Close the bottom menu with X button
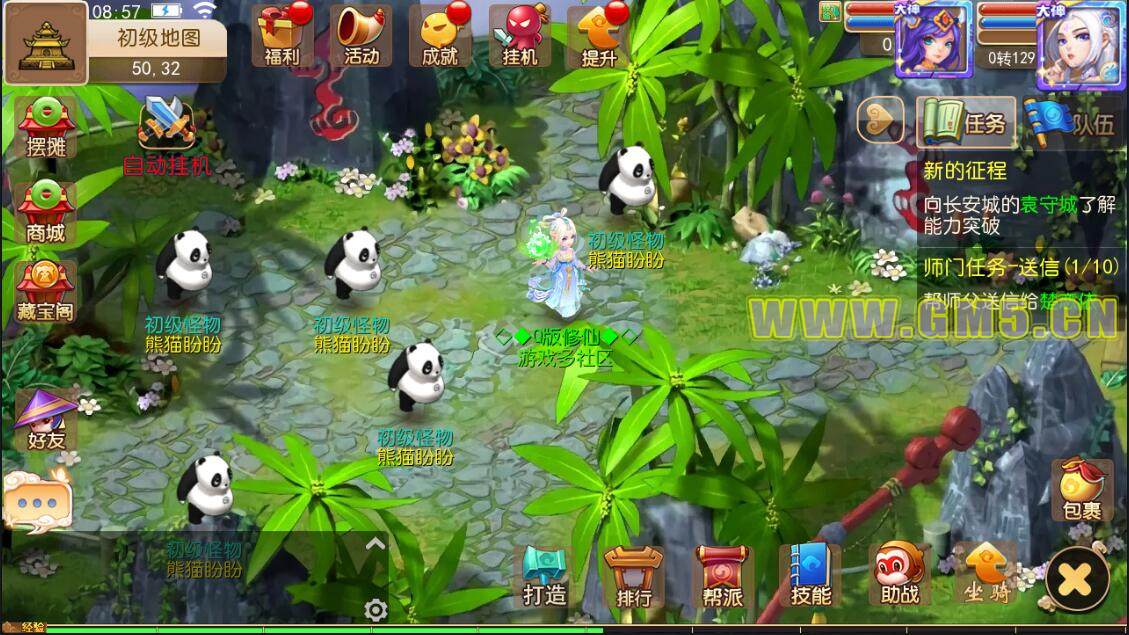 [x=1076, y=578]
